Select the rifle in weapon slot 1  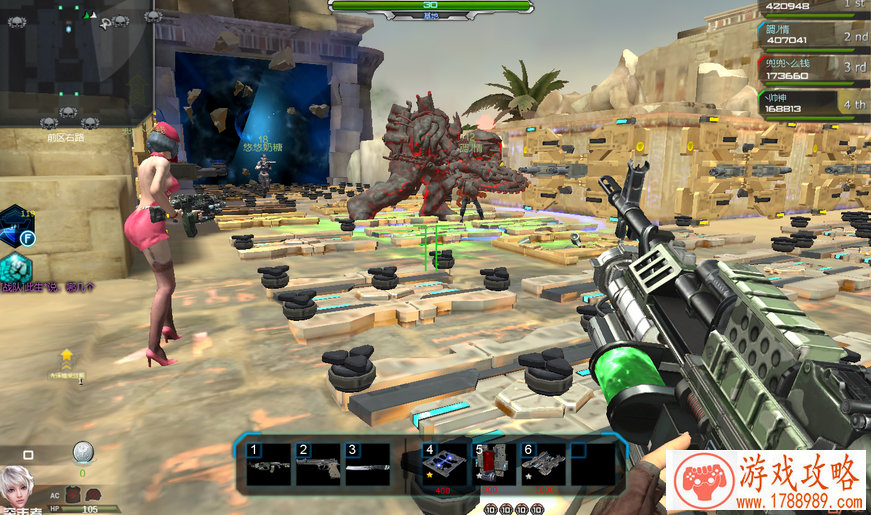pyautogui.click(x=267, y=466)
